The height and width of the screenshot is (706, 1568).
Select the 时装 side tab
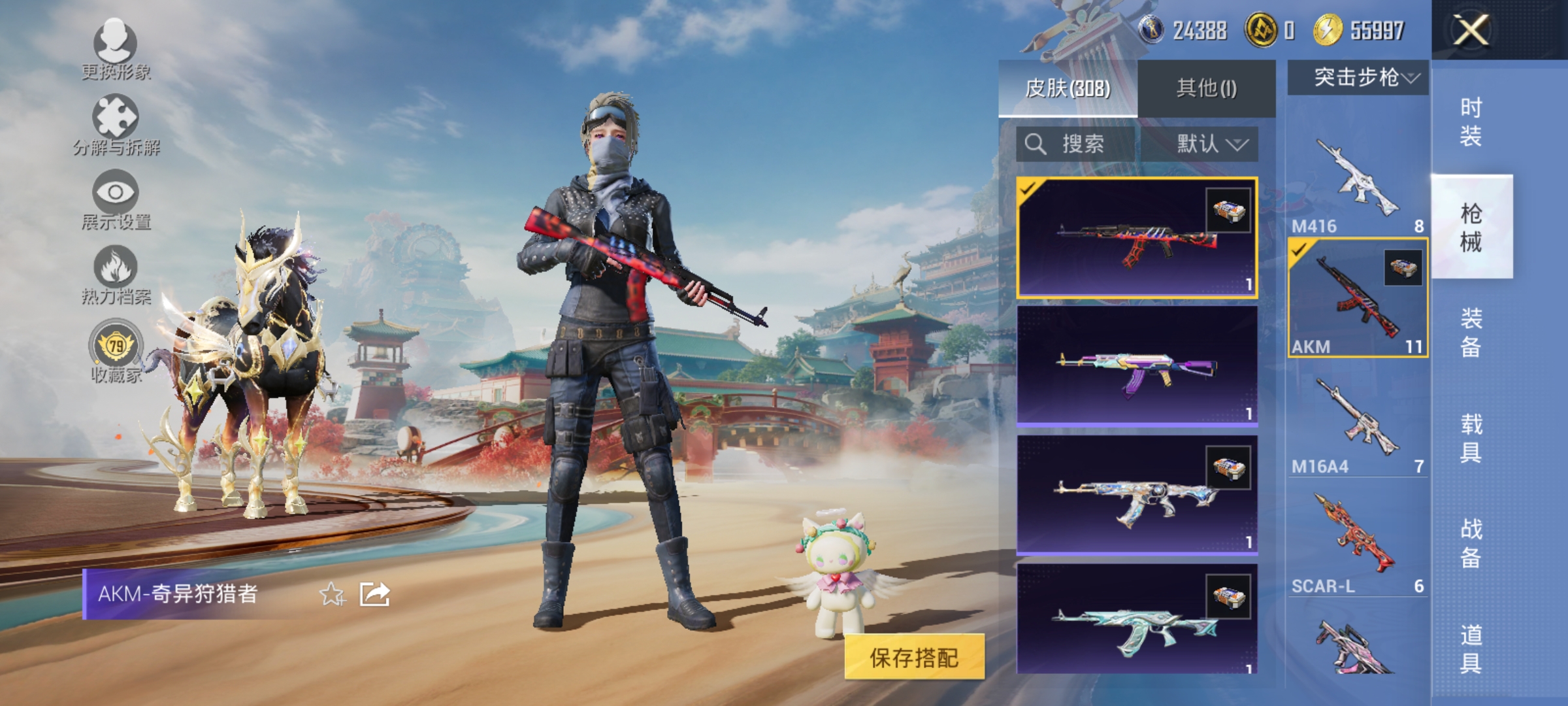pyautogui.click(x=1472, y=121)
